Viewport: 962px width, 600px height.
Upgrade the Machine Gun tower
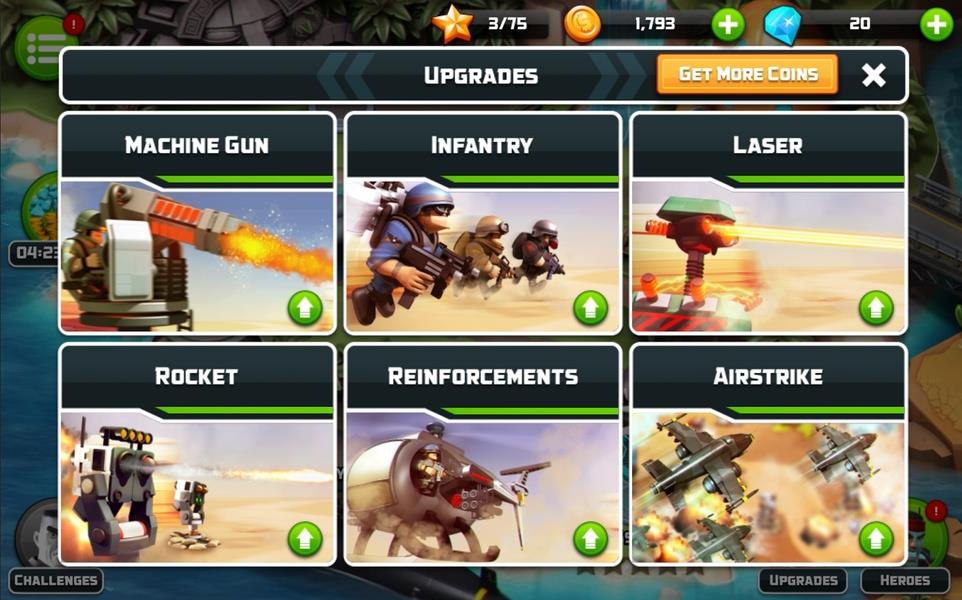(305, 308)
